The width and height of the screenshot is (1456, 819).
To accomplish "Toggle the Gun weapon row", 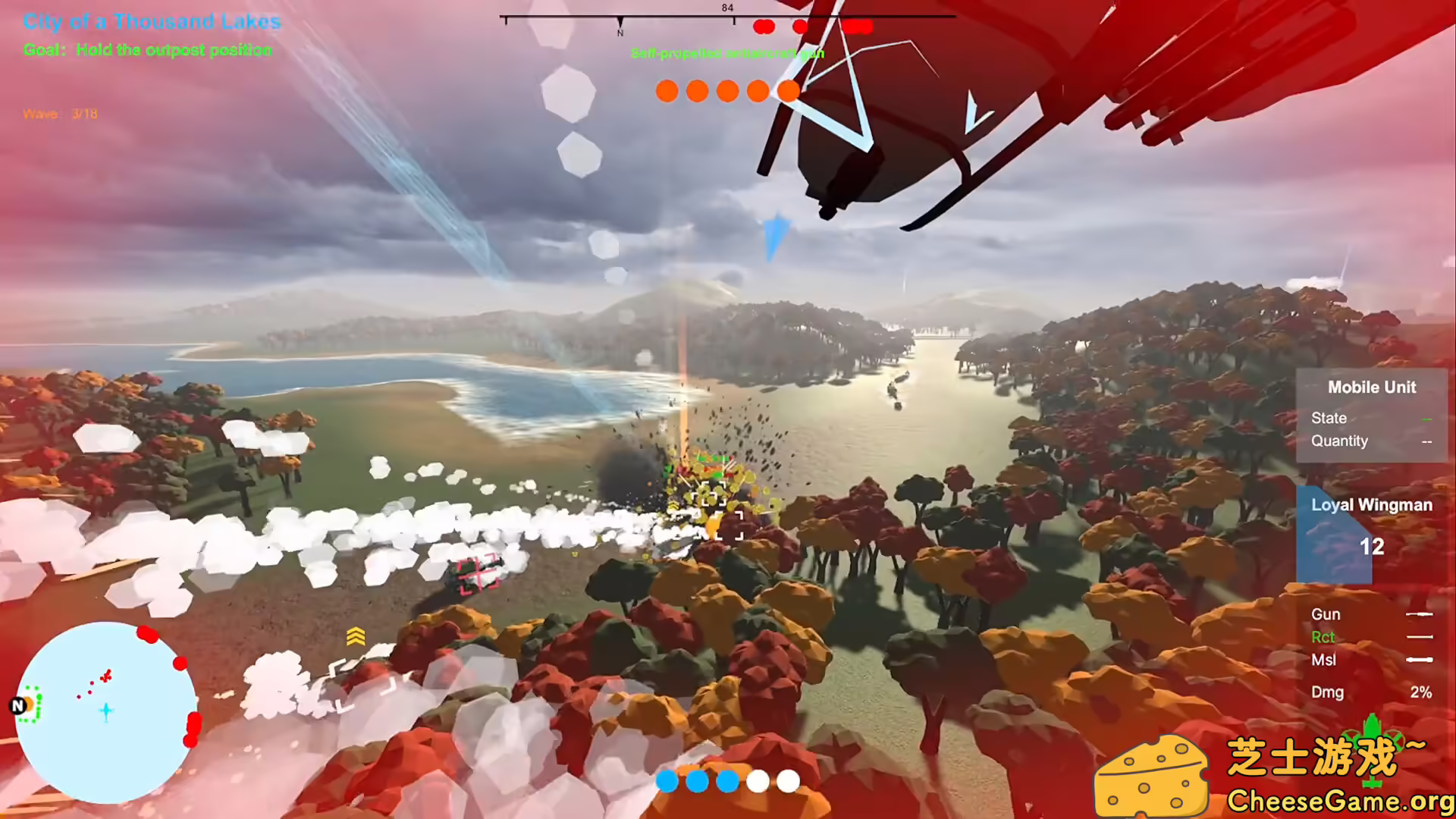I will click(x=1326, y=614).
